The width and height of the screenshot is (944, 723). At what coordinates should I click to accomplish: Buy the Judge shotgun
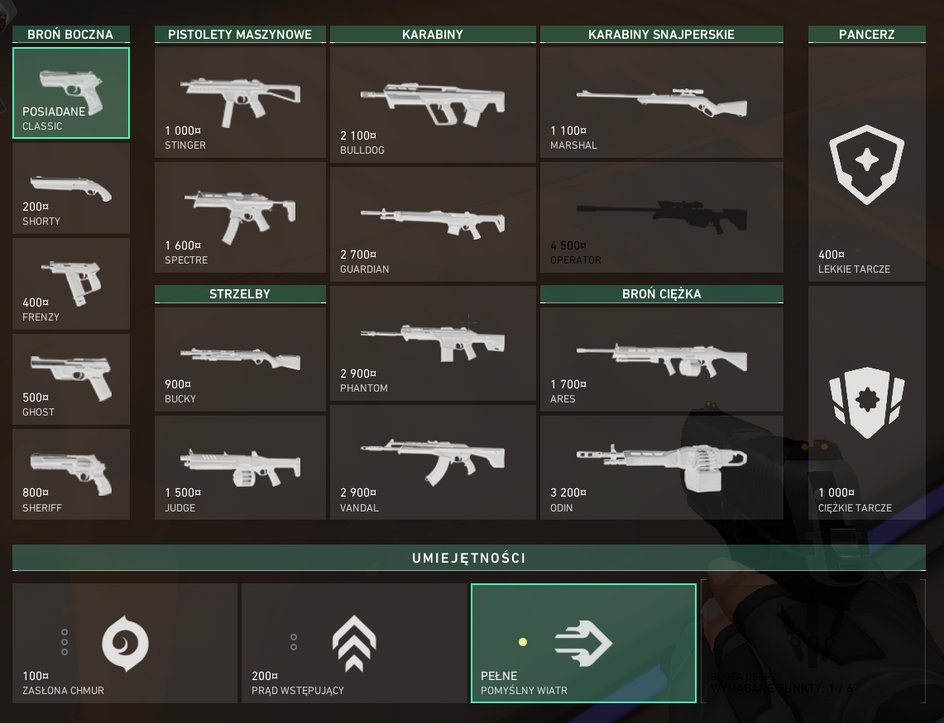point(240,467)
